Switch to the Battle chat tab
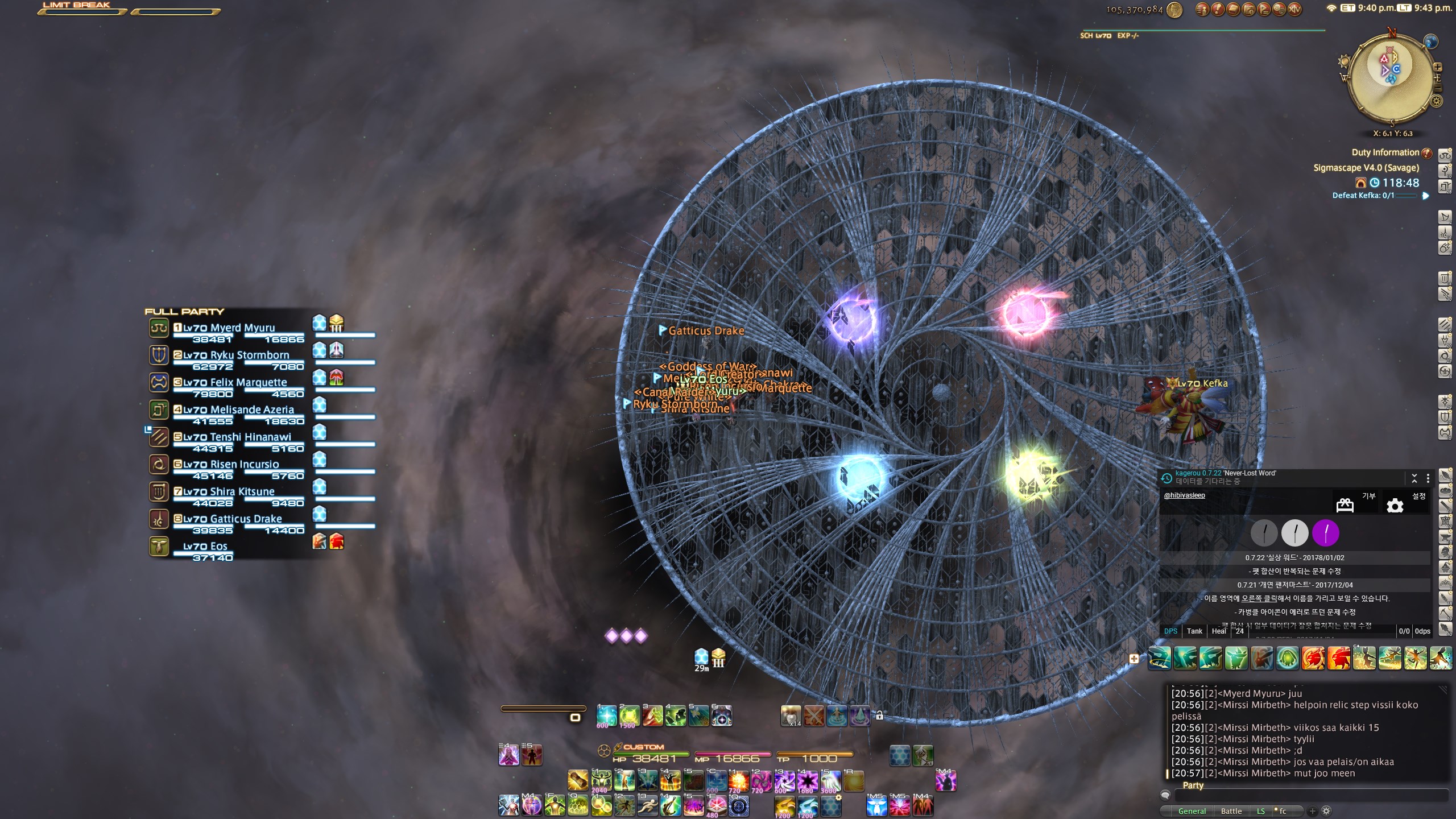1456x819 pixels. click(x=1231, y=811)
